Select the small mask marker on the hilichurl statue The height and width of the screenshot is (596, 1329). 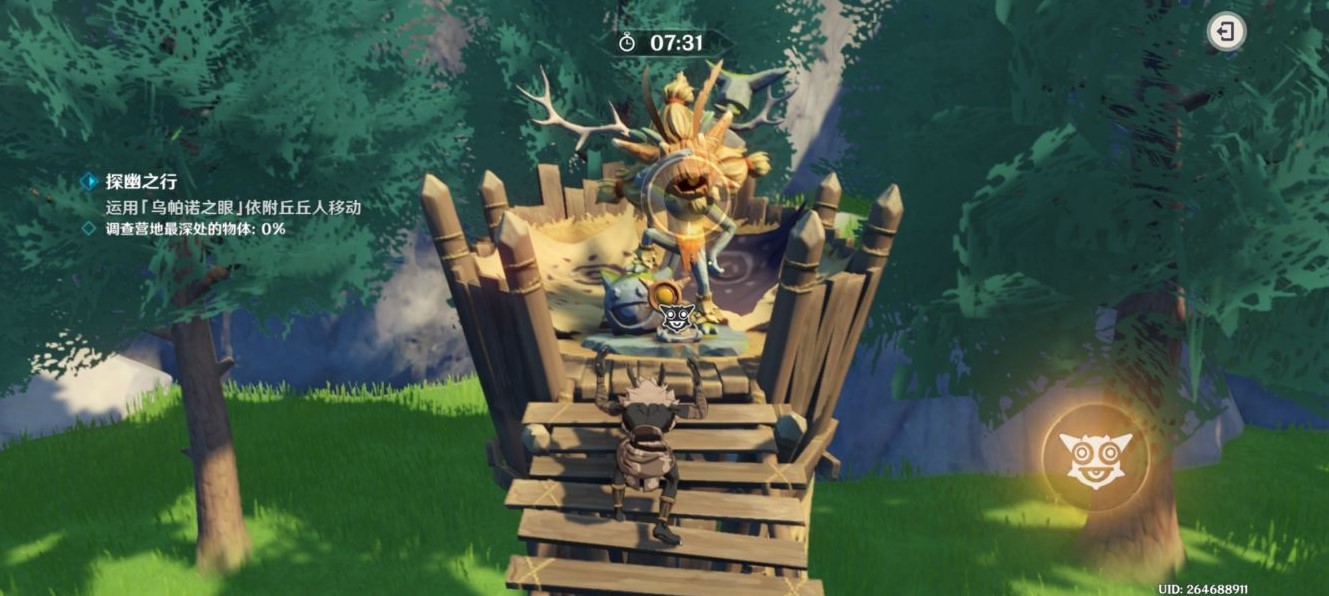[672, 319]
